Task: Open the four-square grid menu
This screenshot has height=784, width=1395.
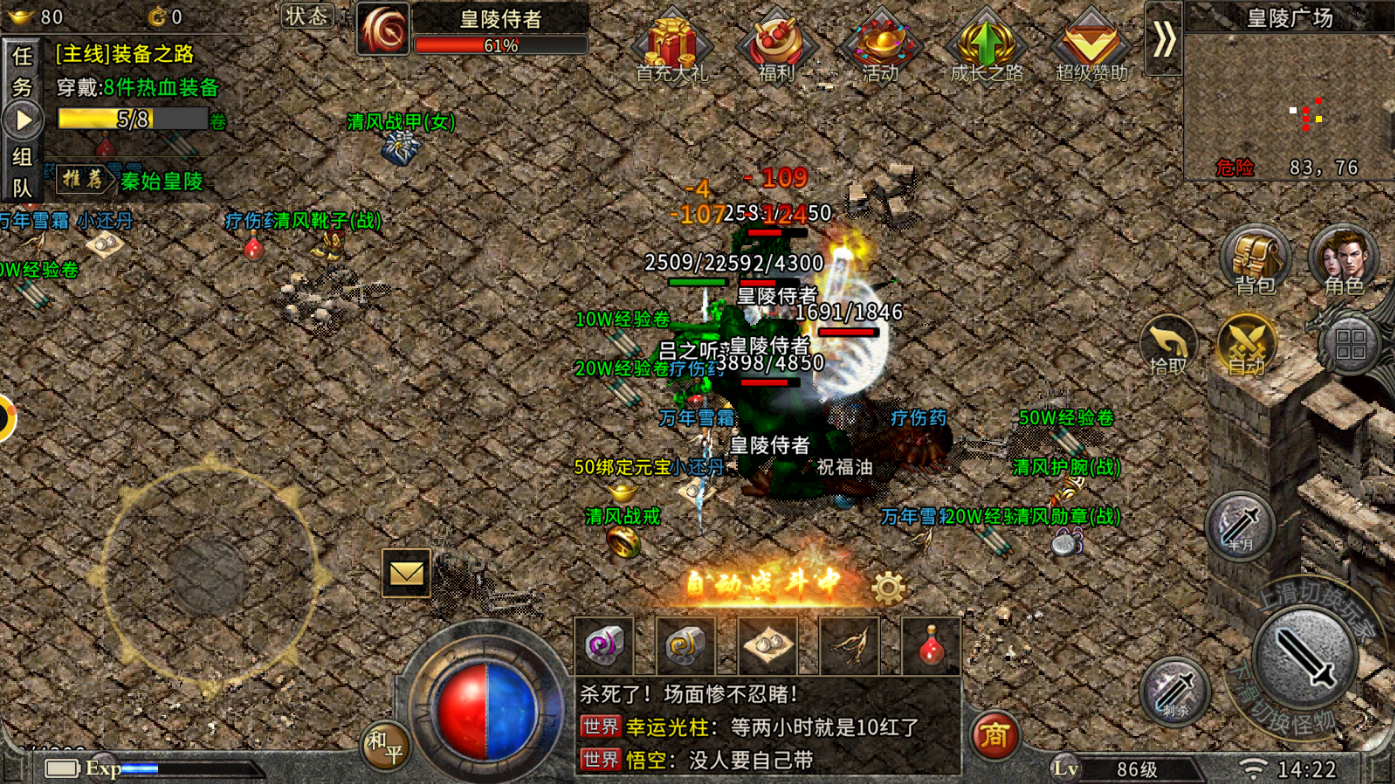Action: [1350, 345]
